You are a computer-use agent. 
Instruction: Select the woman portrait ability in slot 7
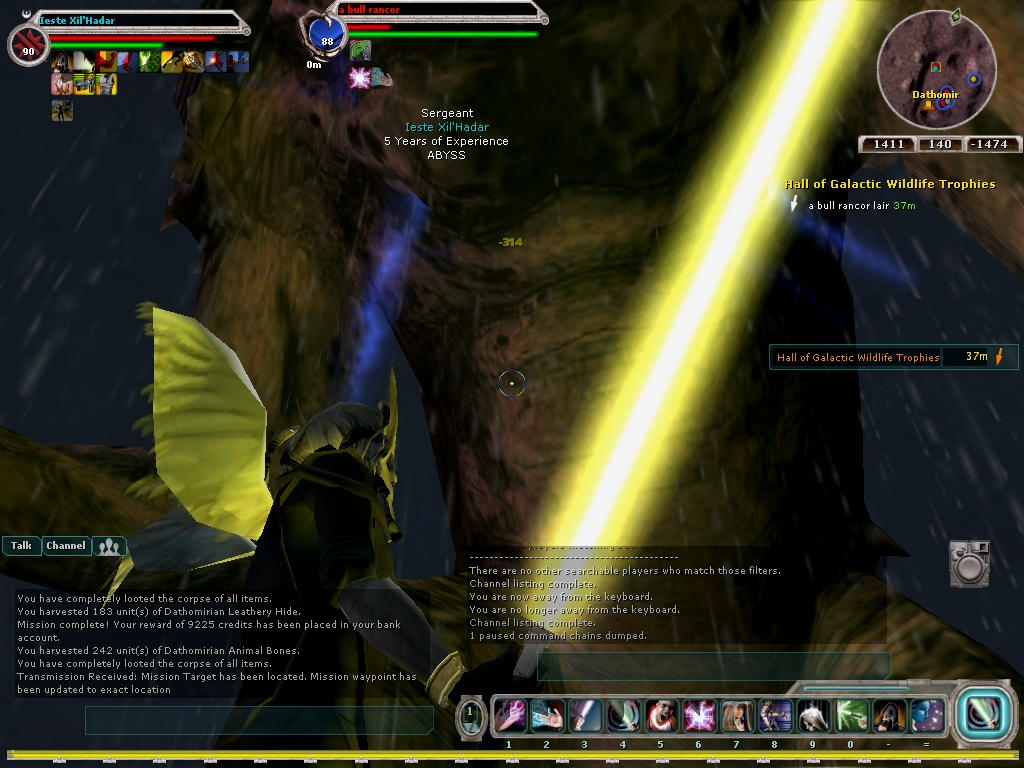736,716
